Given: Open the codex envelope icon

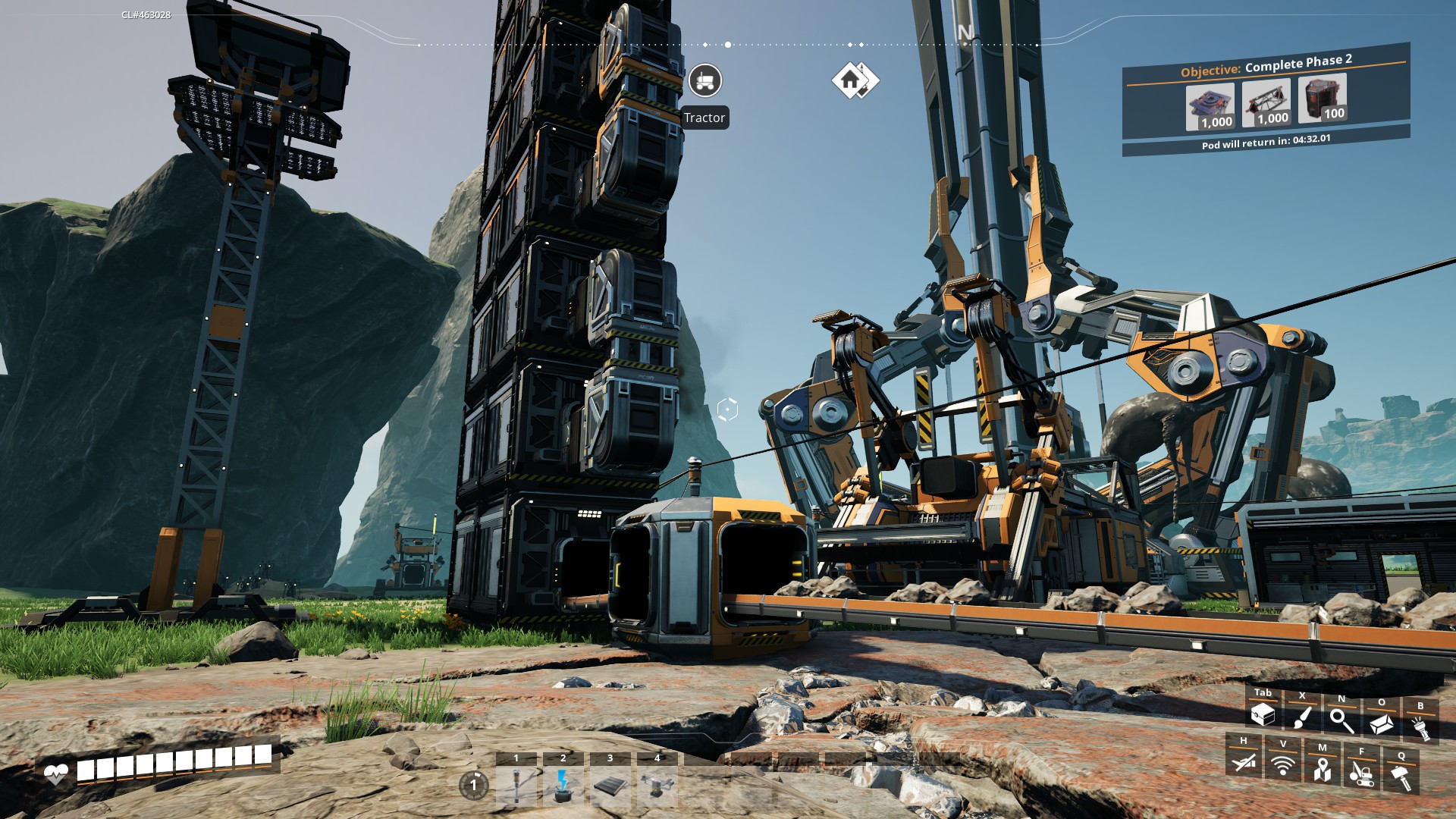Looking at the screenshot, I should click(1381, 723).
